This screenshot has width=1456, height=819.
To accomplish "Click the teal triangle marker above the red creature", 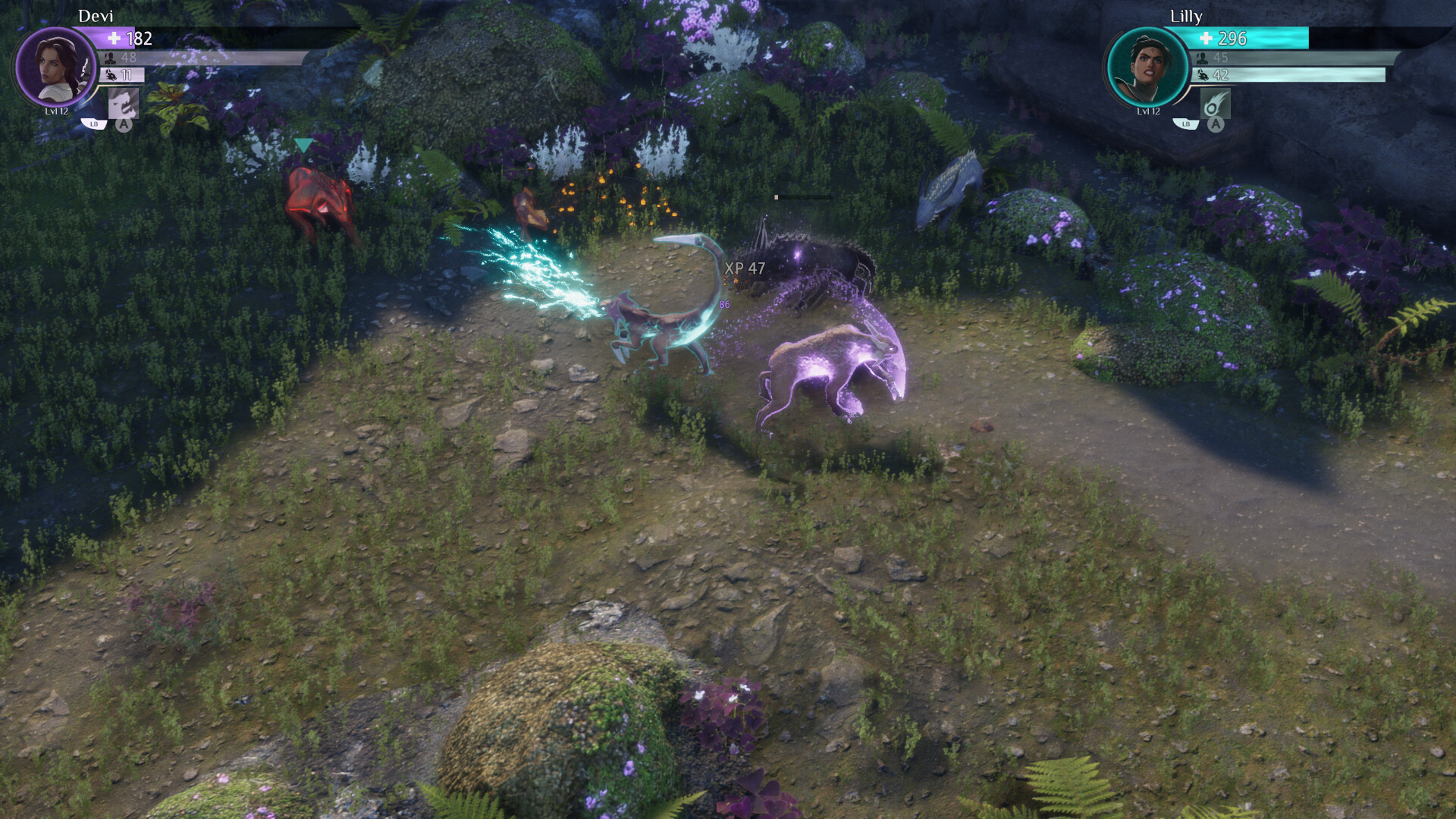I will coord(305,144).
